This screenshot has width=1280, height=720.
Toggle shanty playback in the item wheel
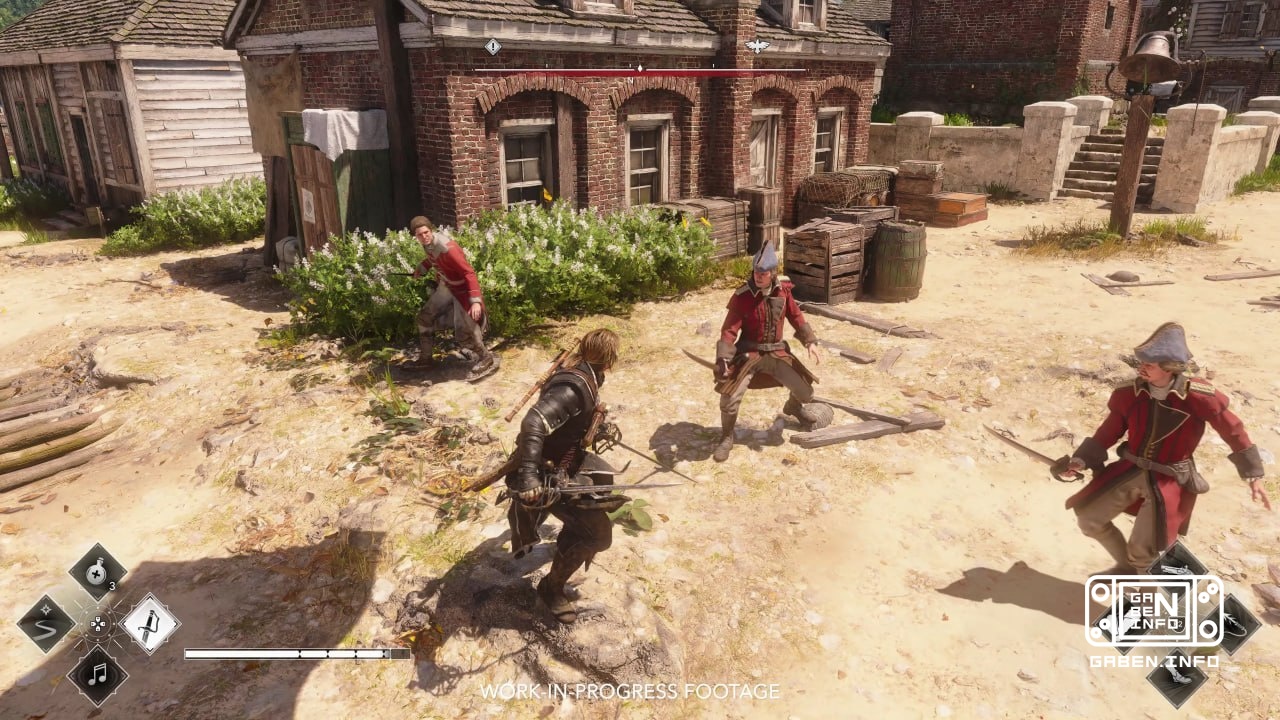pyautogui.click(x=97, y=675)
